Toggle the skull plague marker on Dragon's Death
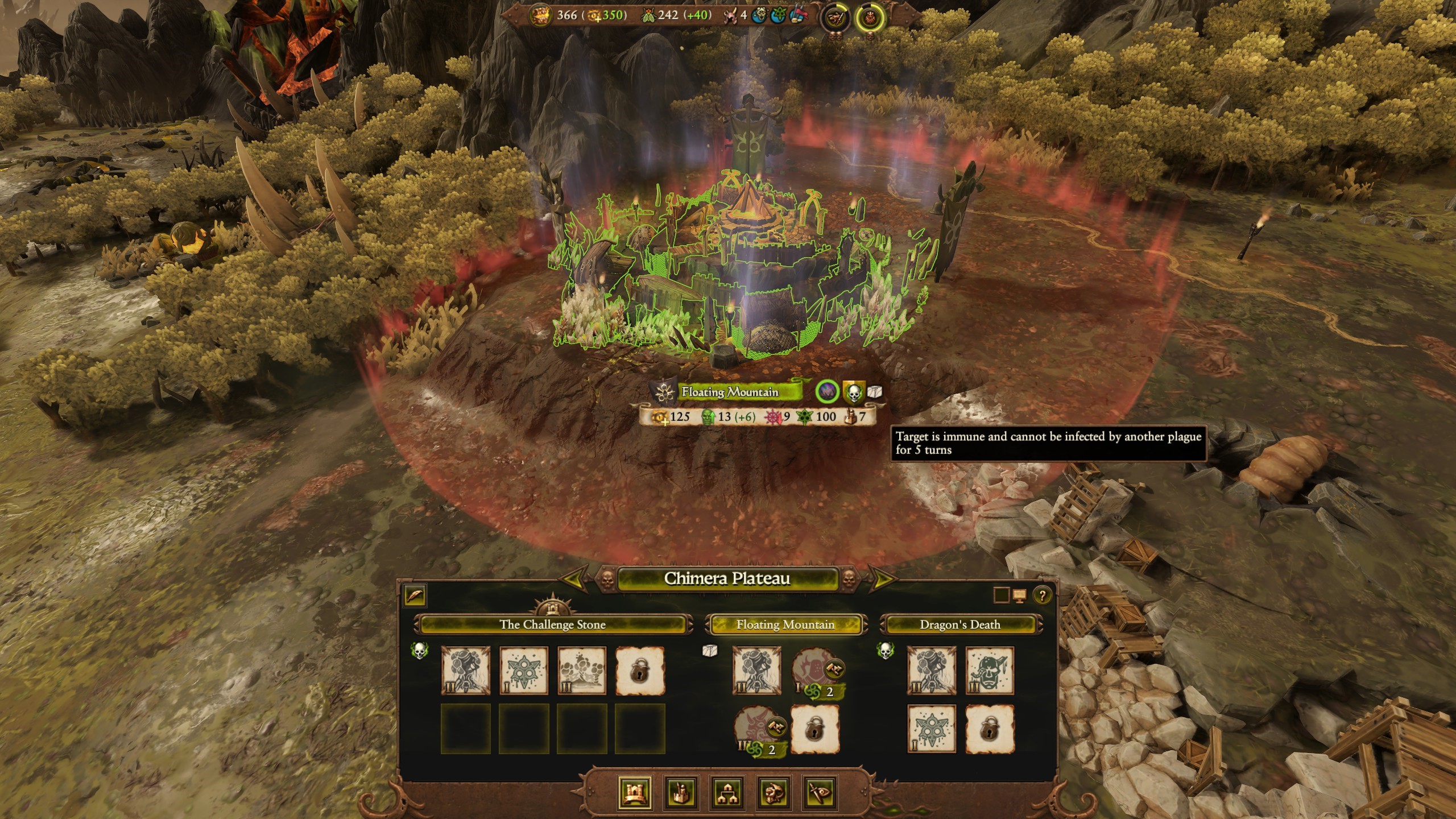 click(886, 651)
